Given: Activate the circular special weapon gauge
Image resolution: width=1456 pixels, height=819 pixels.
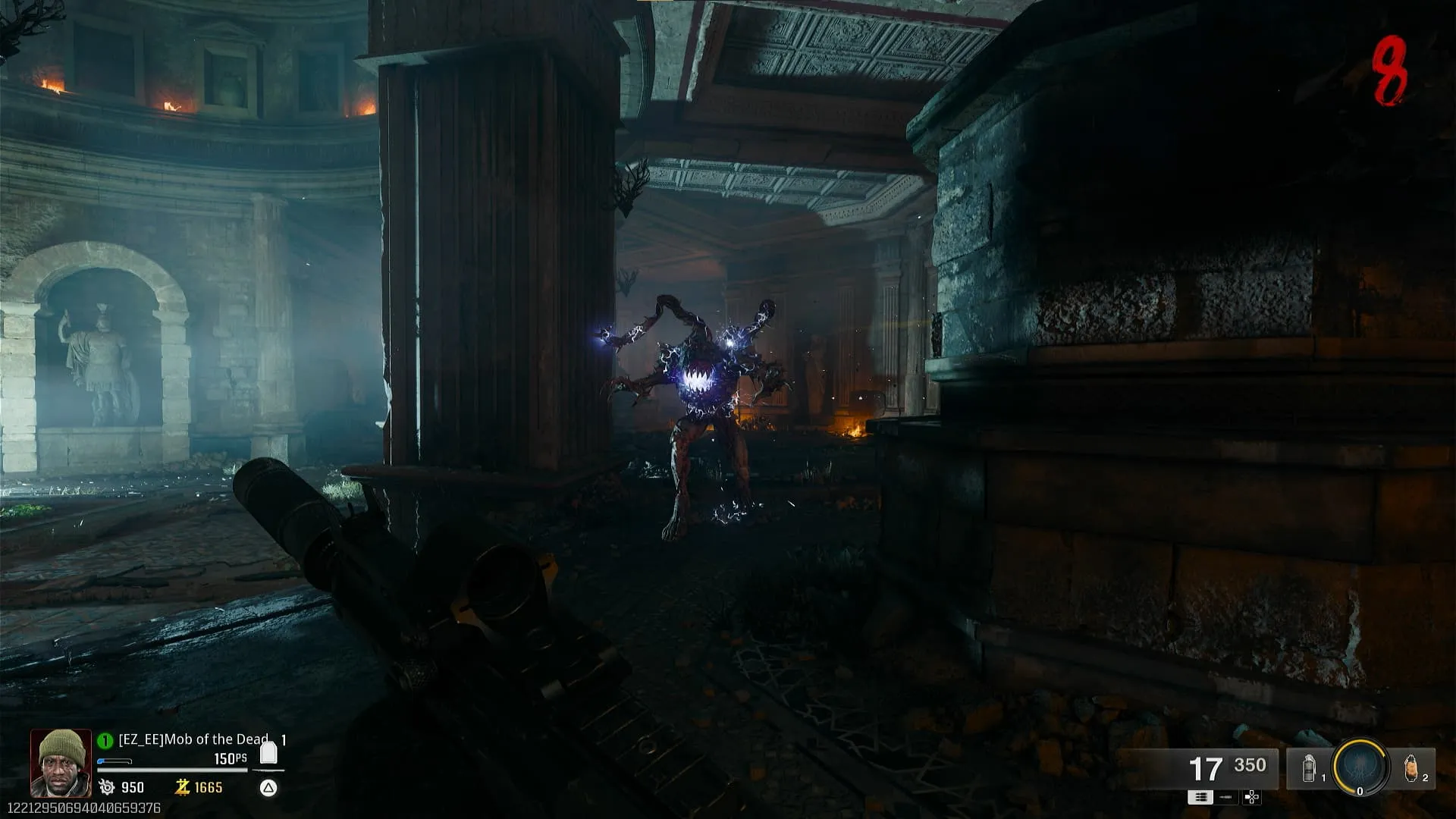Looking at the screenshot, I should pos(1360,767).
